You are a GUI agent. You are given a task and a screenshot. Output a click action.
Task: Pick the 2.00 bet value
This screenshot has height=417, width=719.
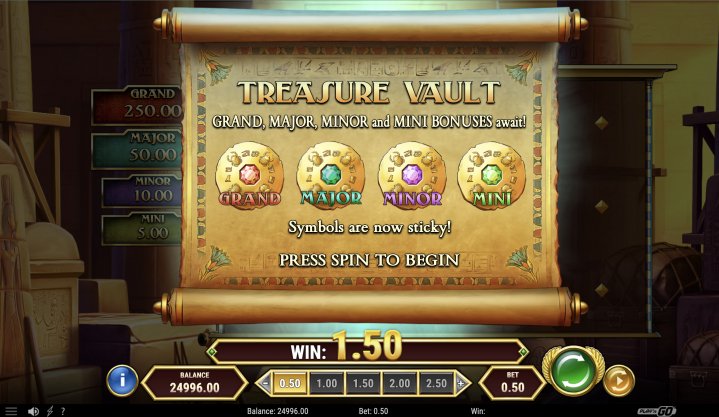(399, 383)
